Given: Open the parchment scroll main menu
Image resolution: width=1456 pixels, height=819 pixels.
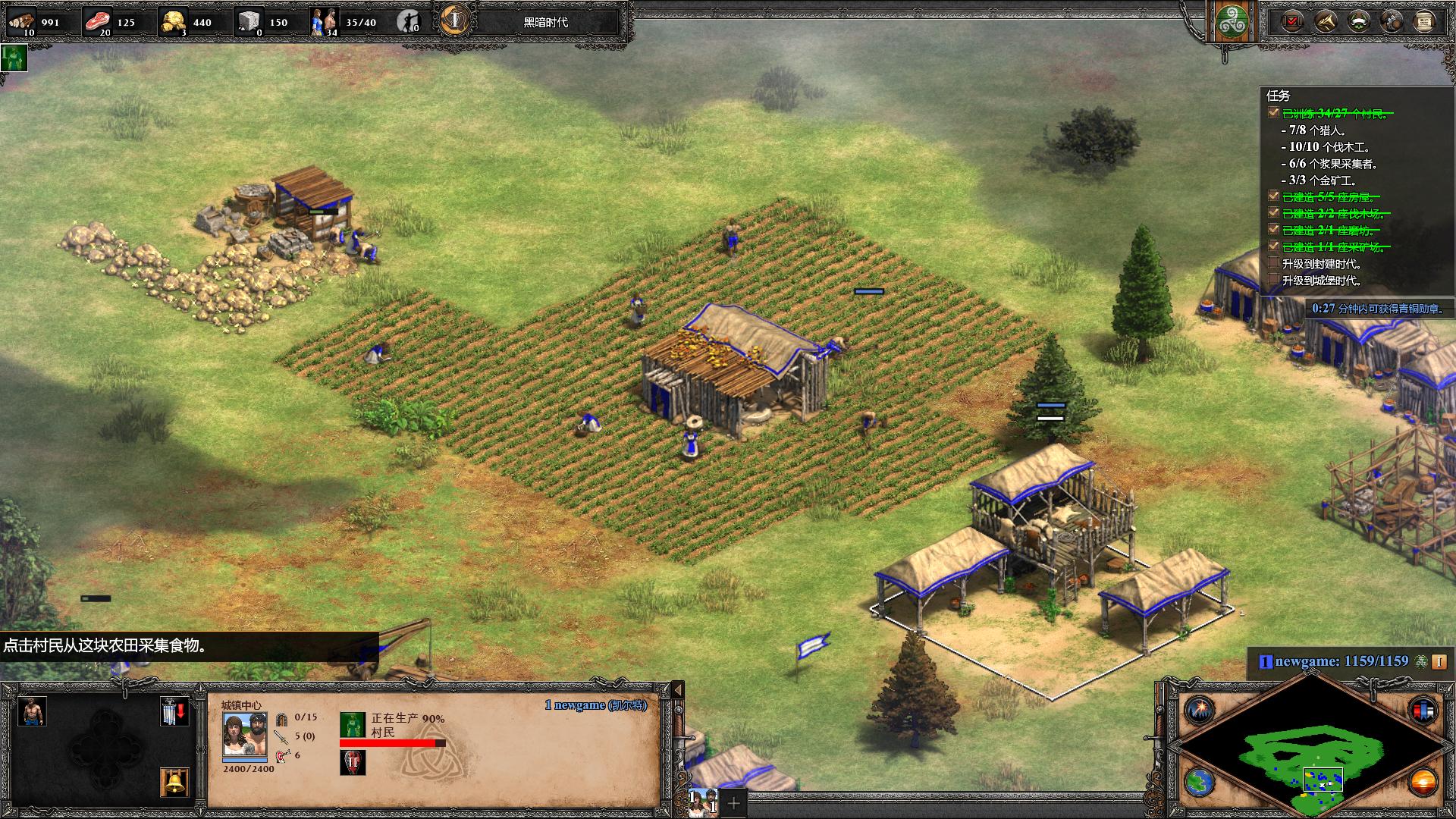Looking at the screenshot, I should 1424,21.
